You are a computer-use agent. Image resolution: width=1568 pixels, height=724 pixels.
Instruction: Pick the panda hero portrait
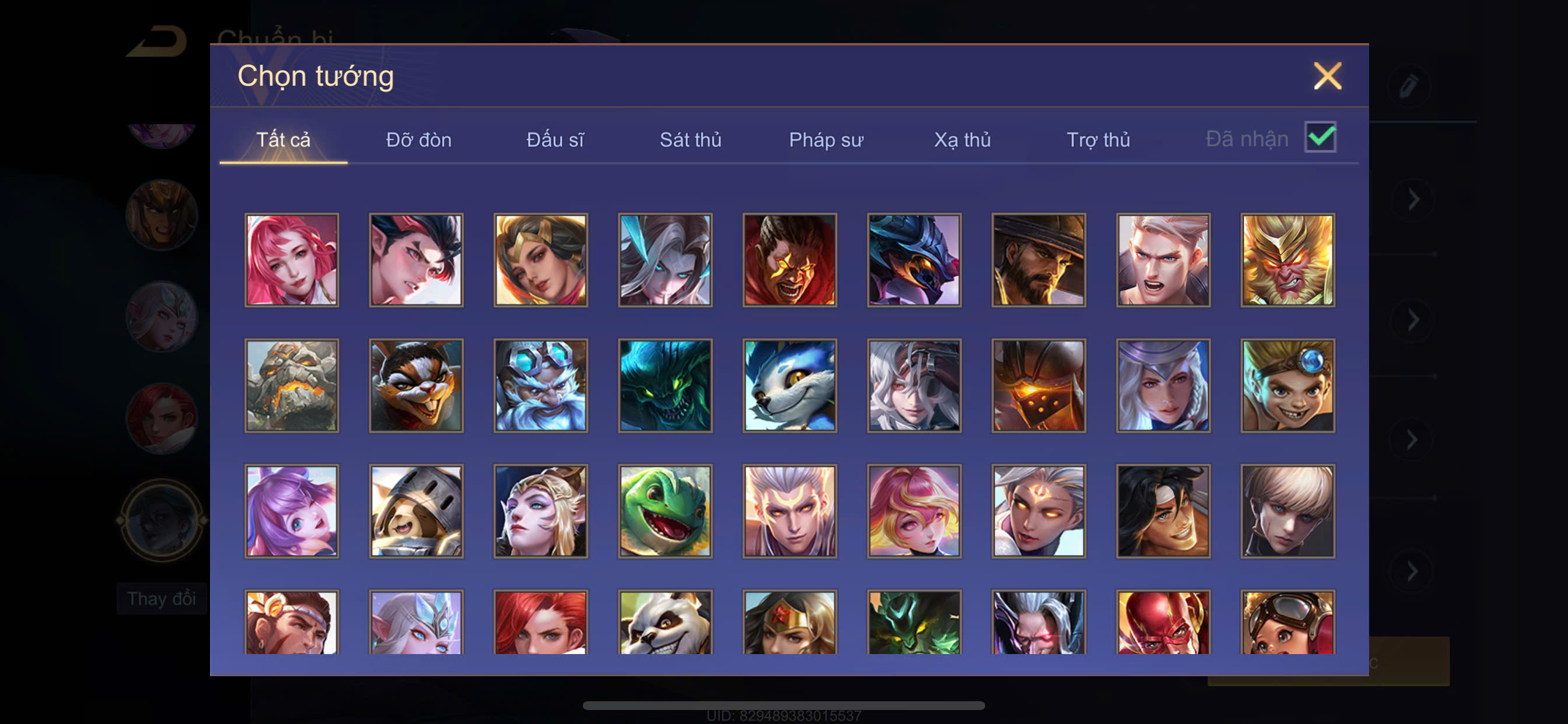click(664, 623)
